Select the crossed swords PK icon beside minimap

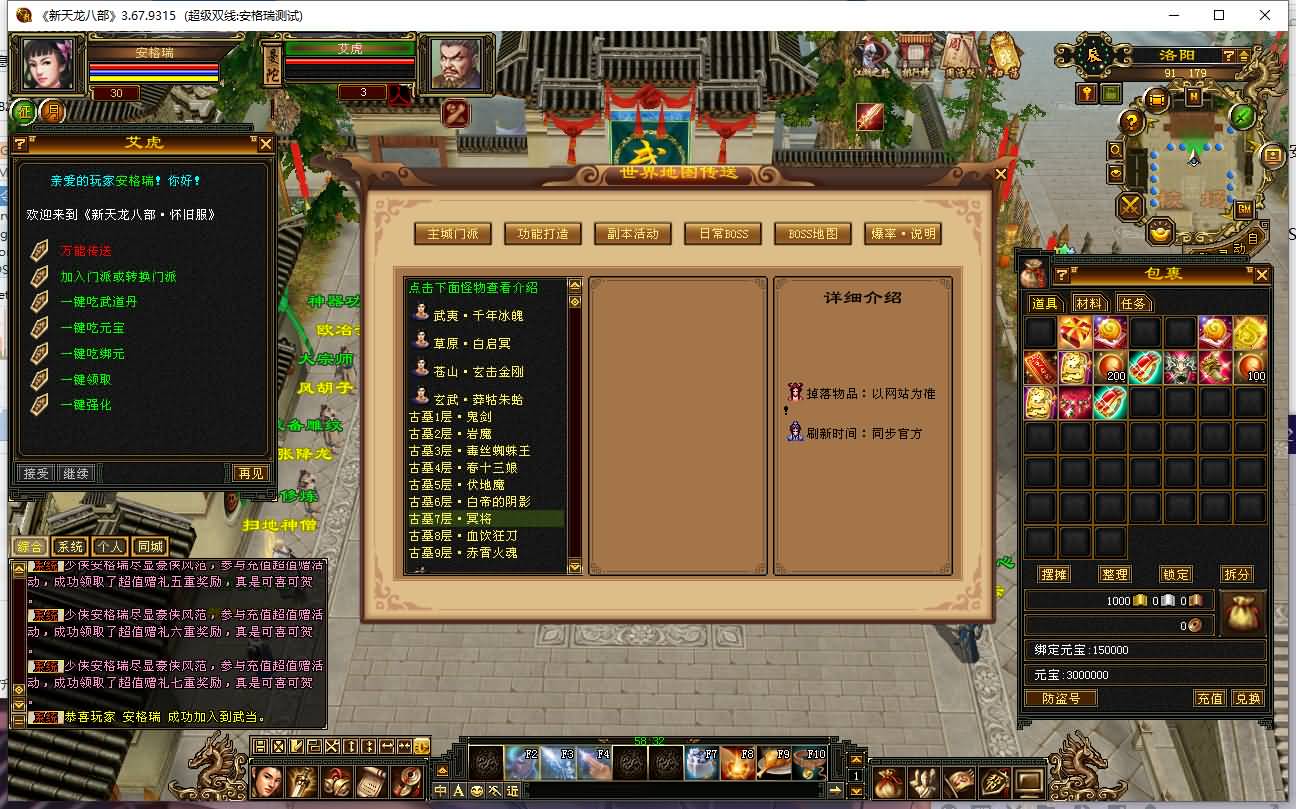(1129, 206)
